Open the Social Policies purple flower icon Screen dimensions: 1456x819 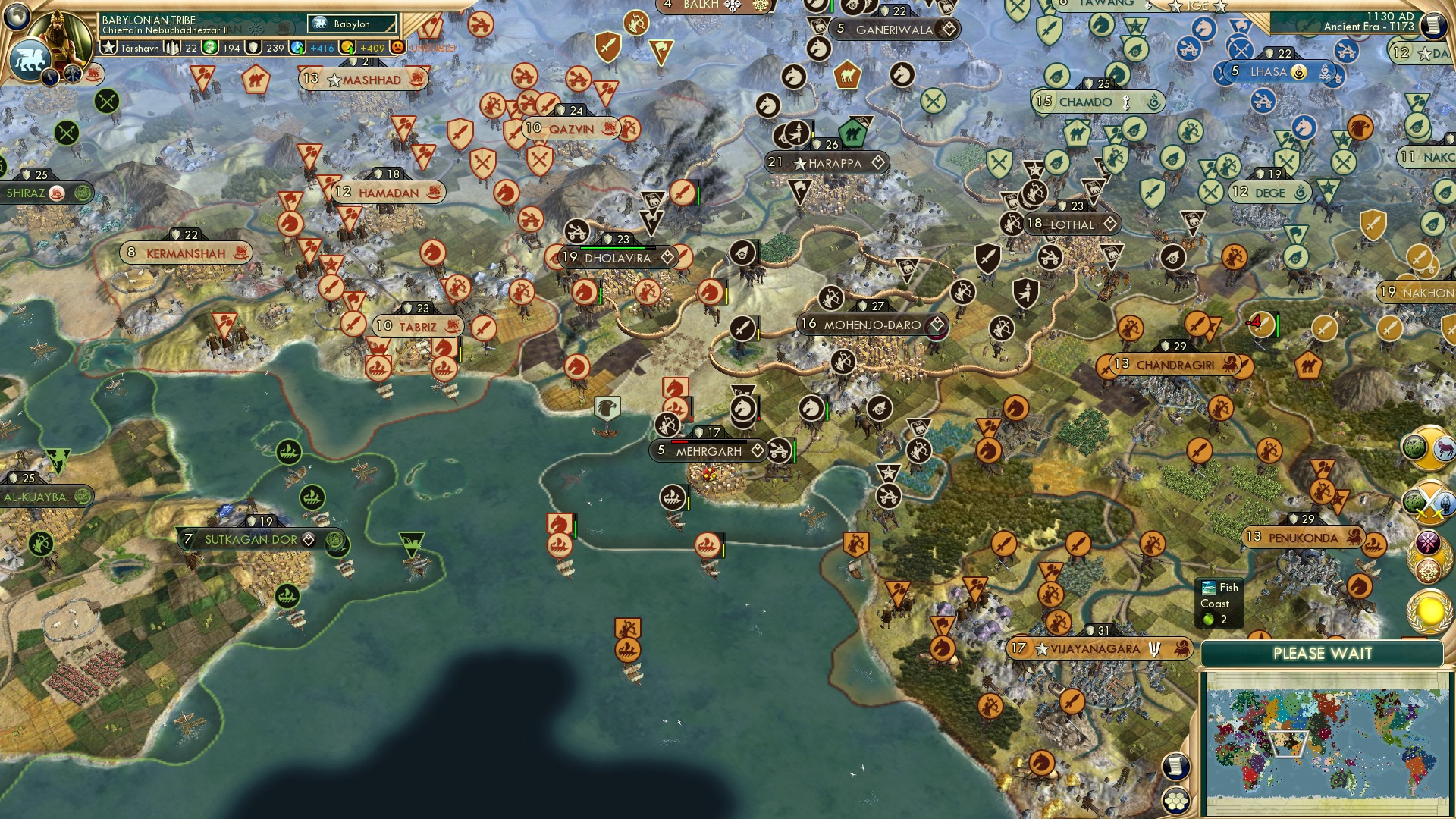1427,543
